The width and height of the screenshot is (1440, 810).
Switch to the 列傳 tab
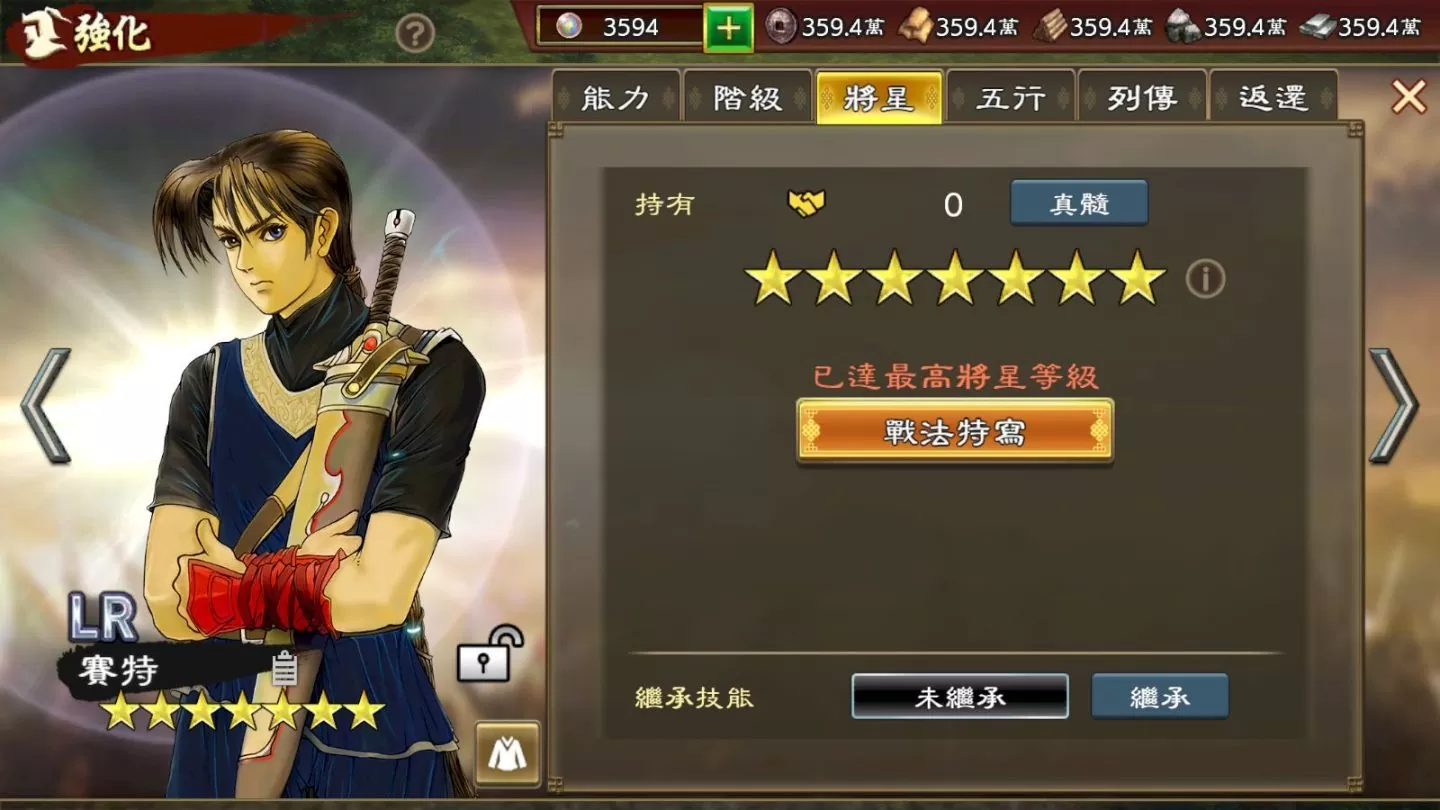coord(1141,97)
